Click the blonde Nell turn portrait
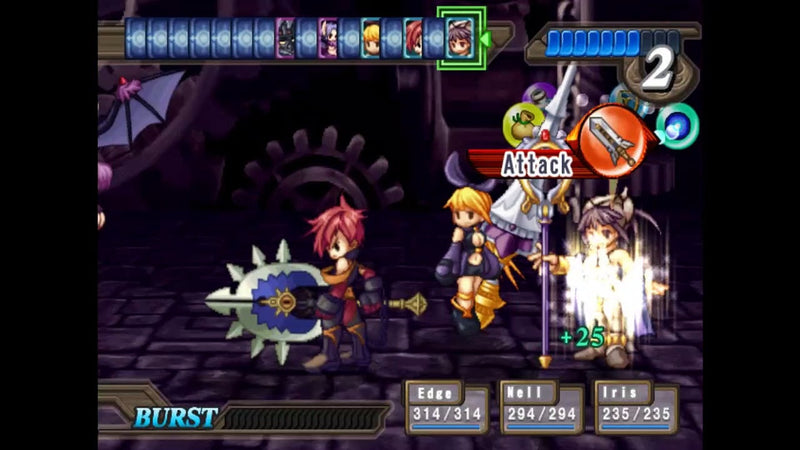Image resolution: width=800 pixels, height=450 pixels. 371,39
